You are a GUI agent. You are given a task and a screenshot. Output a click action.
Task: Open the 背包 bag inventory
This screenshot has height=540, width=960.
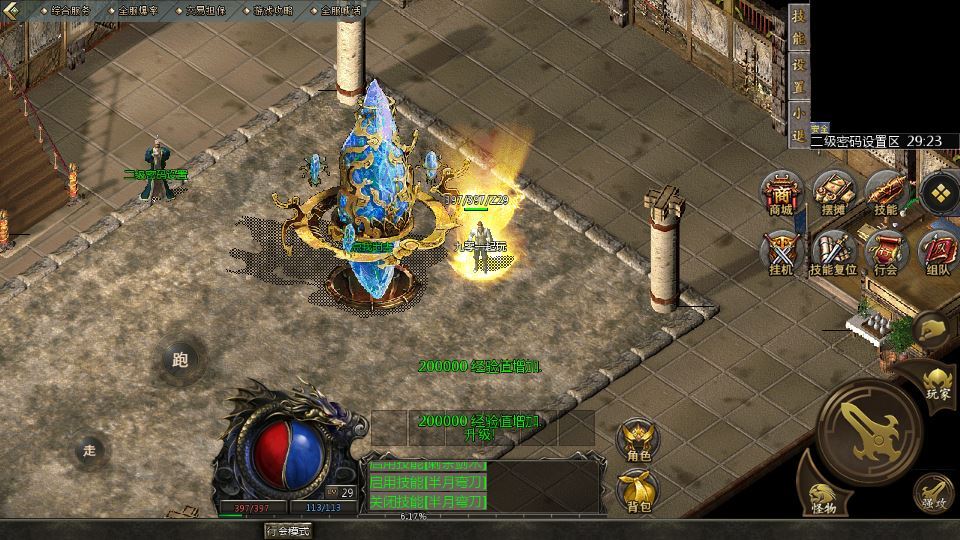(639, 492)
